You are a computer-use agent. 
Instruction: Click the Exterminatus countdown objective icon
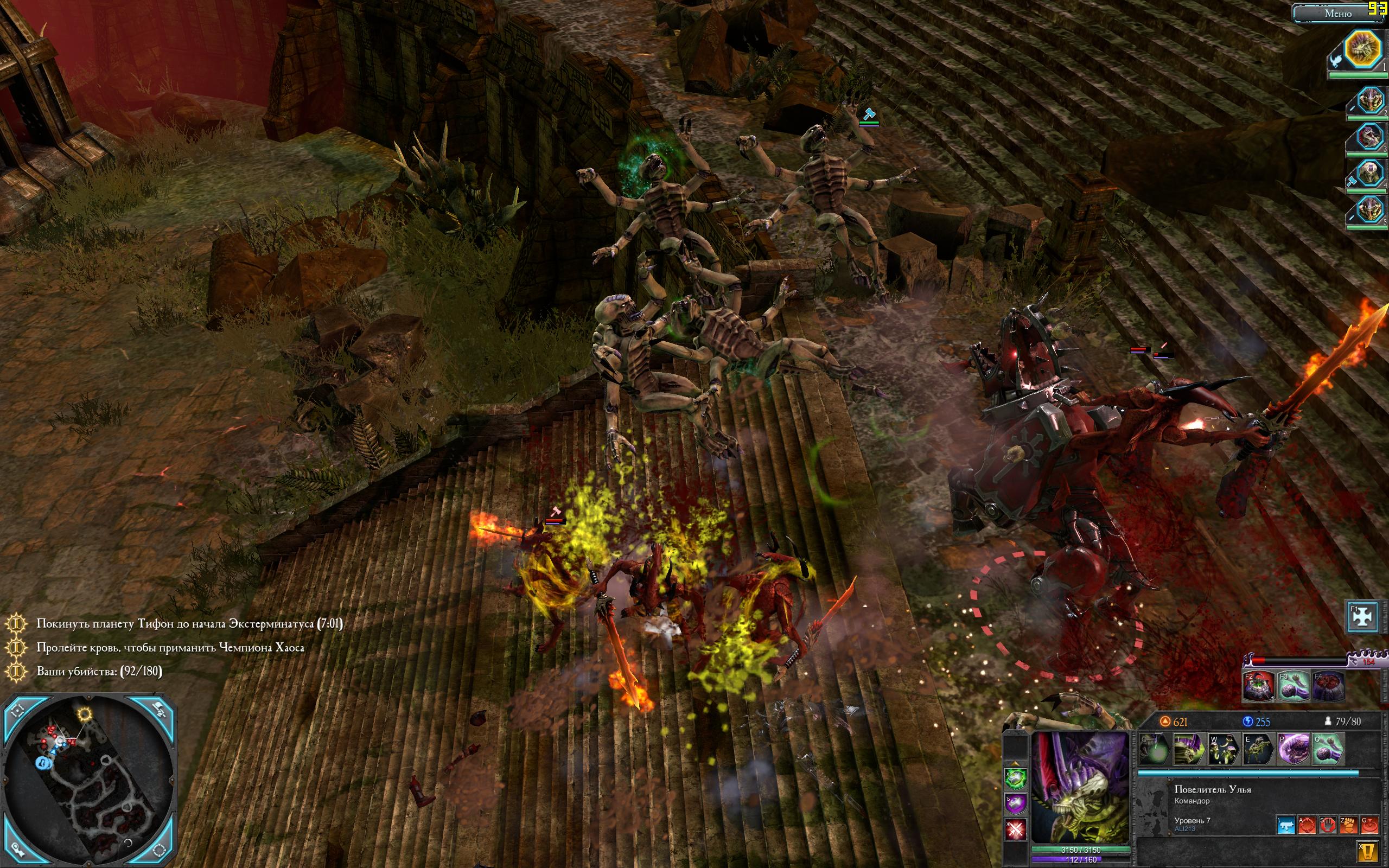coord(17,624)
